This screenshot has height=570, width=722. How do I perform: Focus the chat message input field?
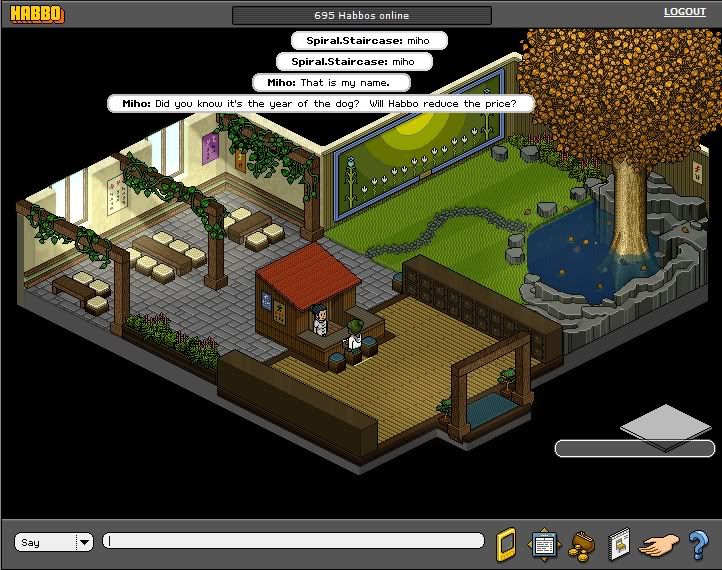click(298, 542)
